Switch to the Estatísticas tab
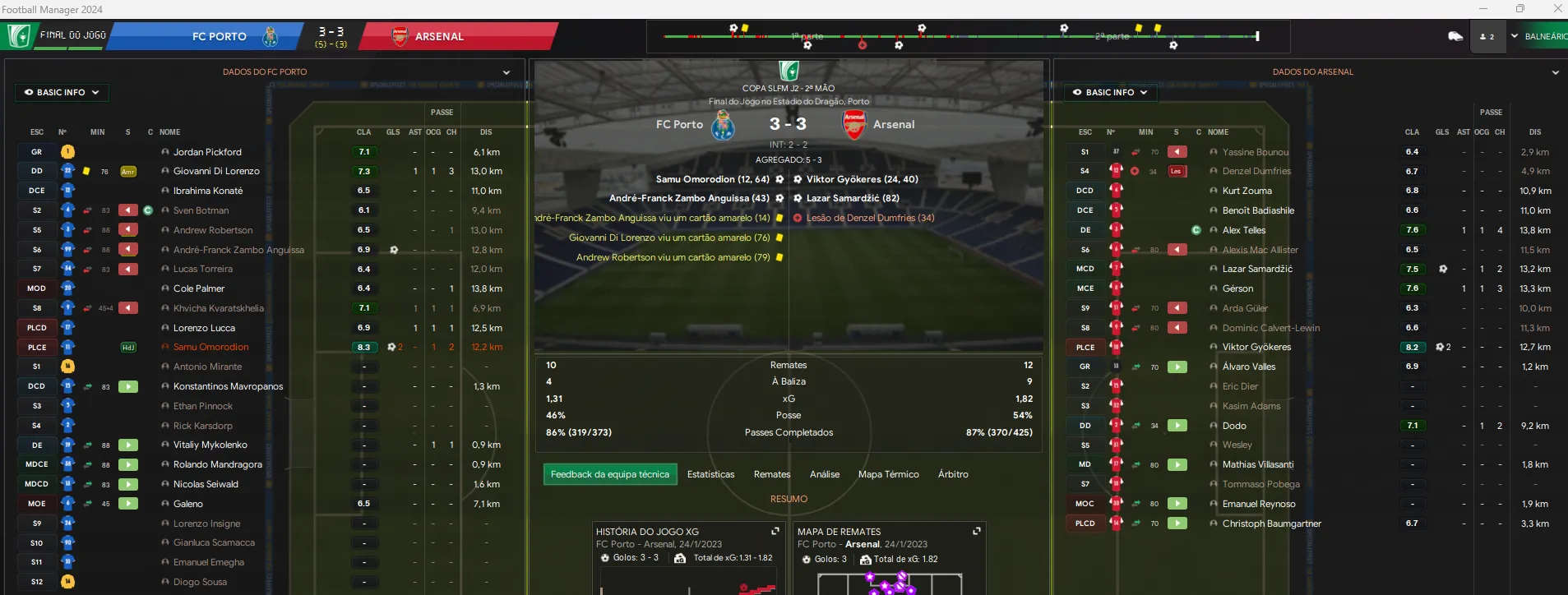The width and height of the screenshot is (1568, 595). (x=710, y=474)
